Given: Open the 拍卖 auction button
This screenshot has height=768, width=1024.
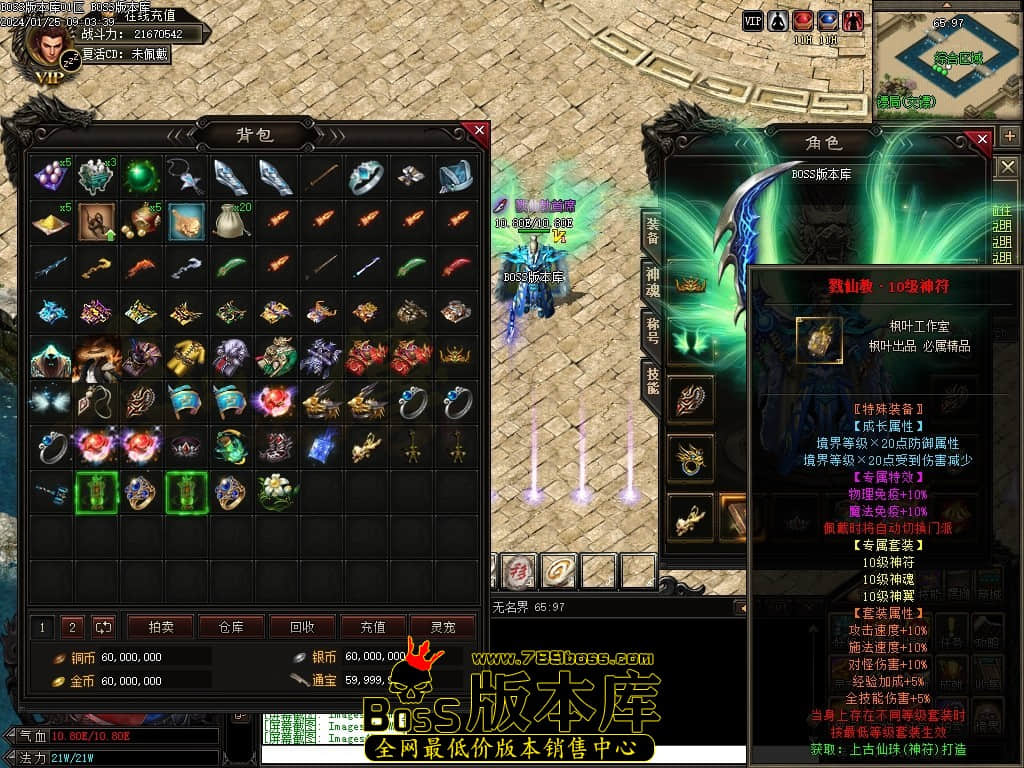Looking at the screenshot, I should [x=160, y=627].
